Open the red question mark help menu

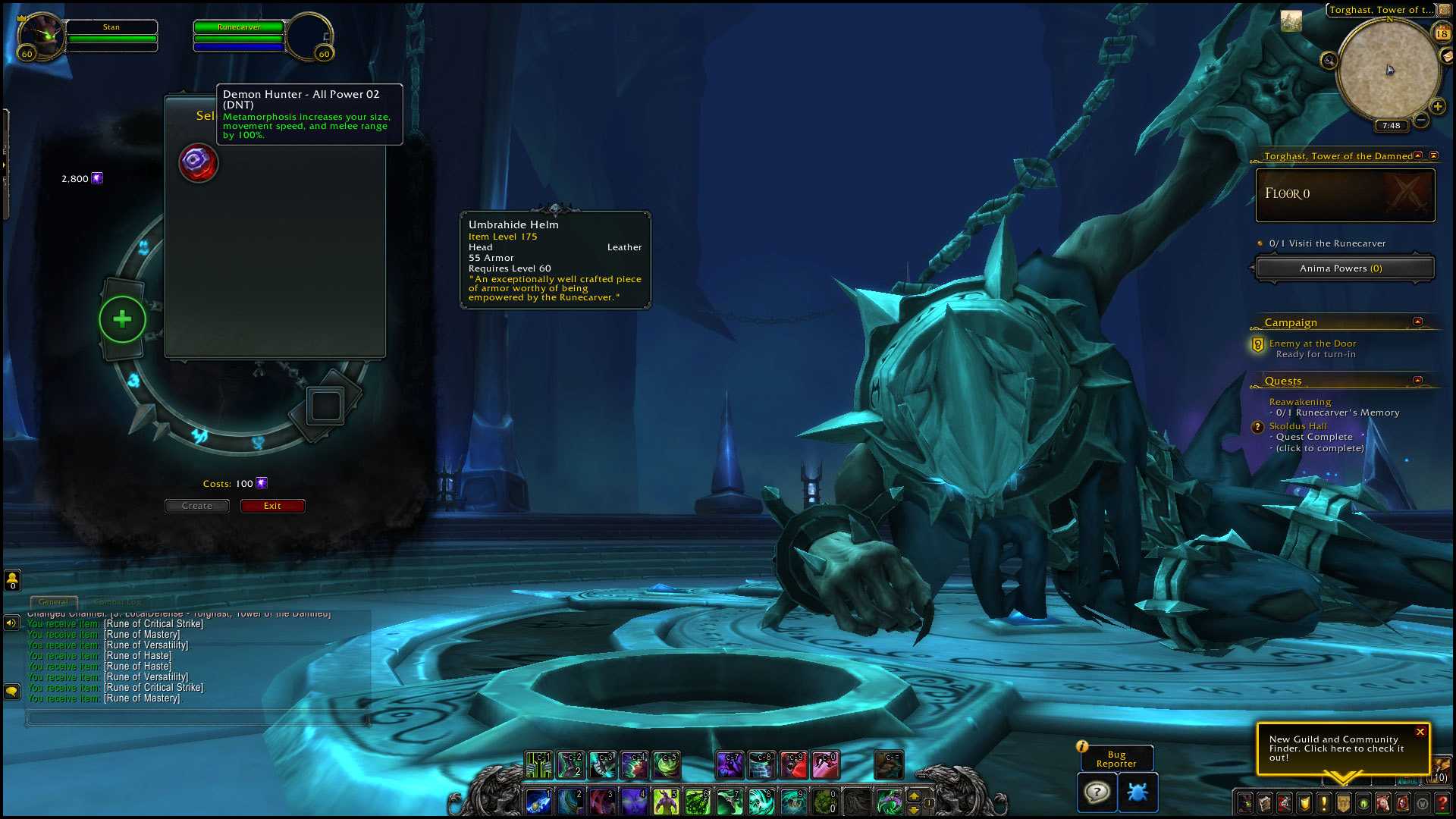coord(1442,802)
